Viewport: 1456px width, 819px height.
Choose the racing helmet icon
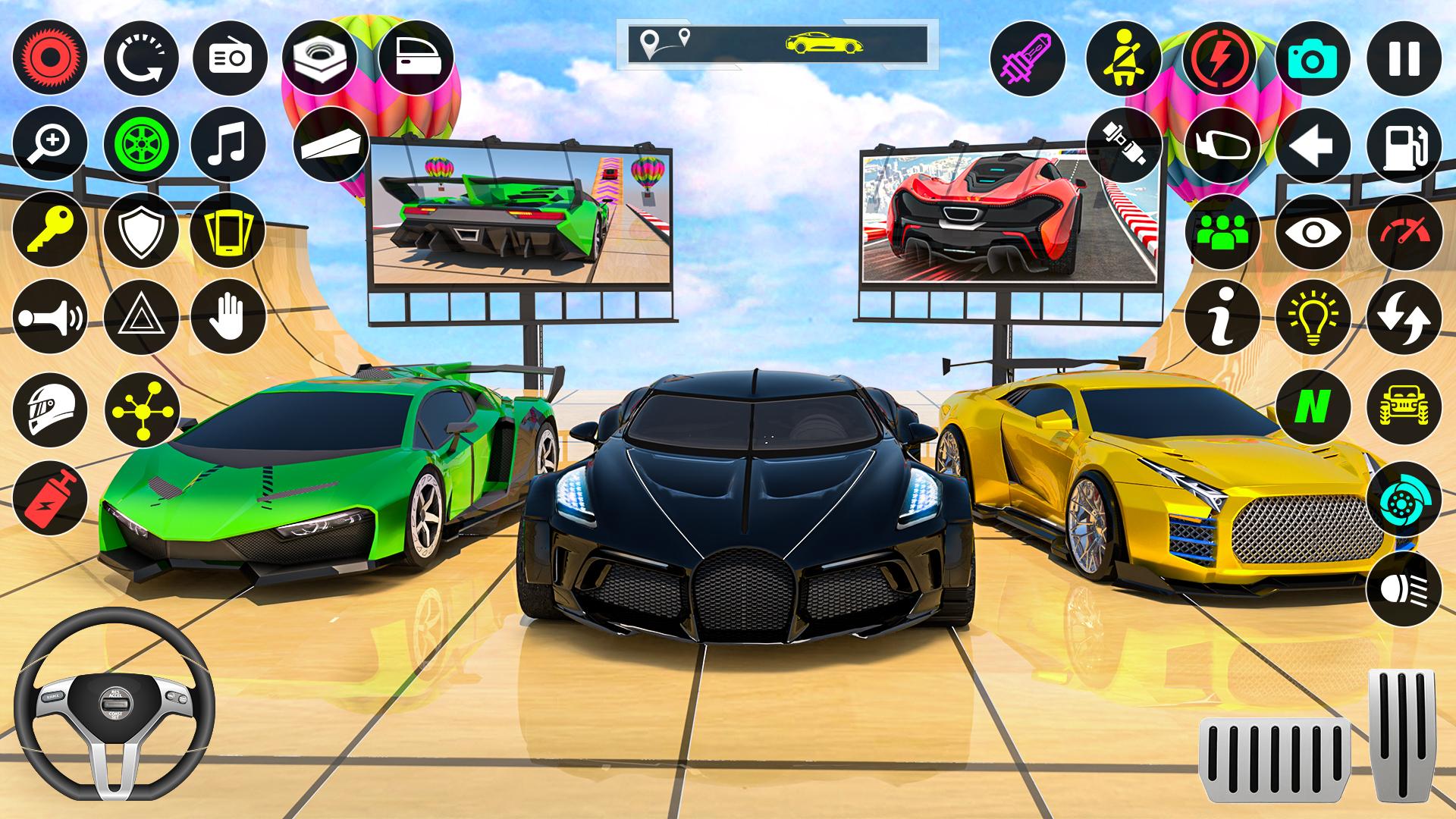pyautogui.click(x=50, y=409)
